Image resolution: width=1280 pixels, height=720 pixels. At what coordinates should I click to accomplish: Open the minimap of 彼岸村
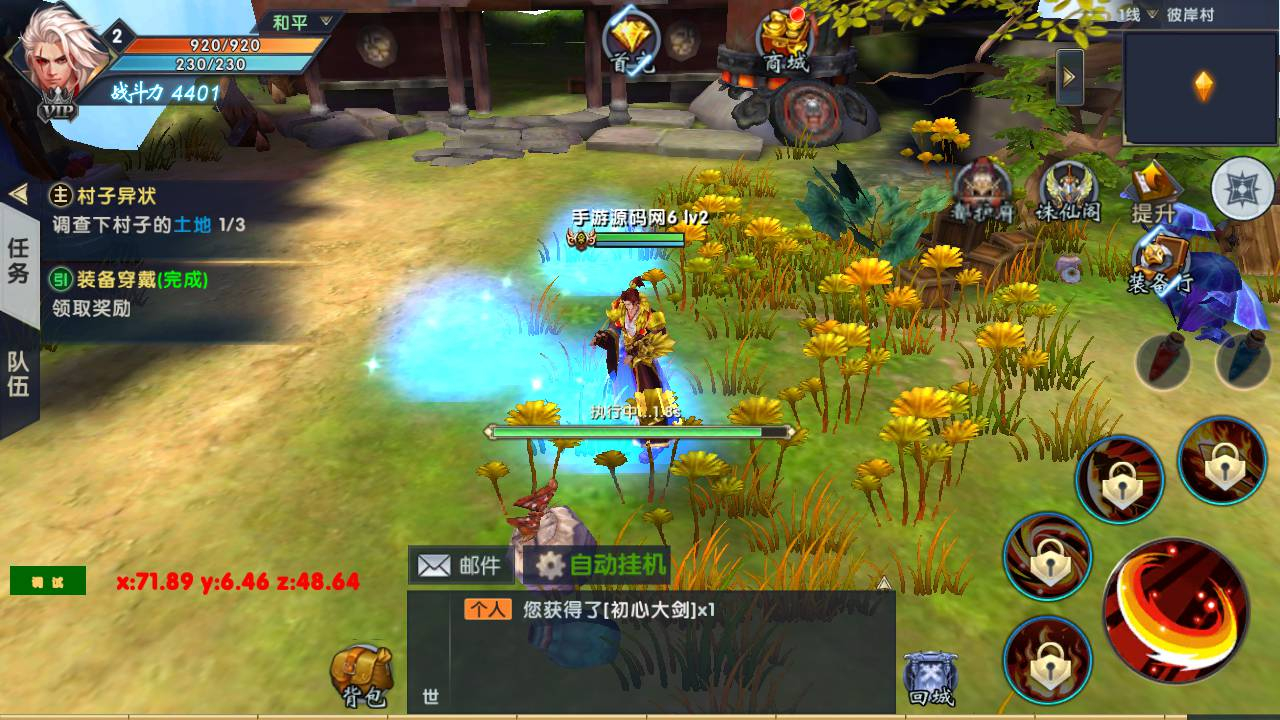click(x=1201, y=88)
